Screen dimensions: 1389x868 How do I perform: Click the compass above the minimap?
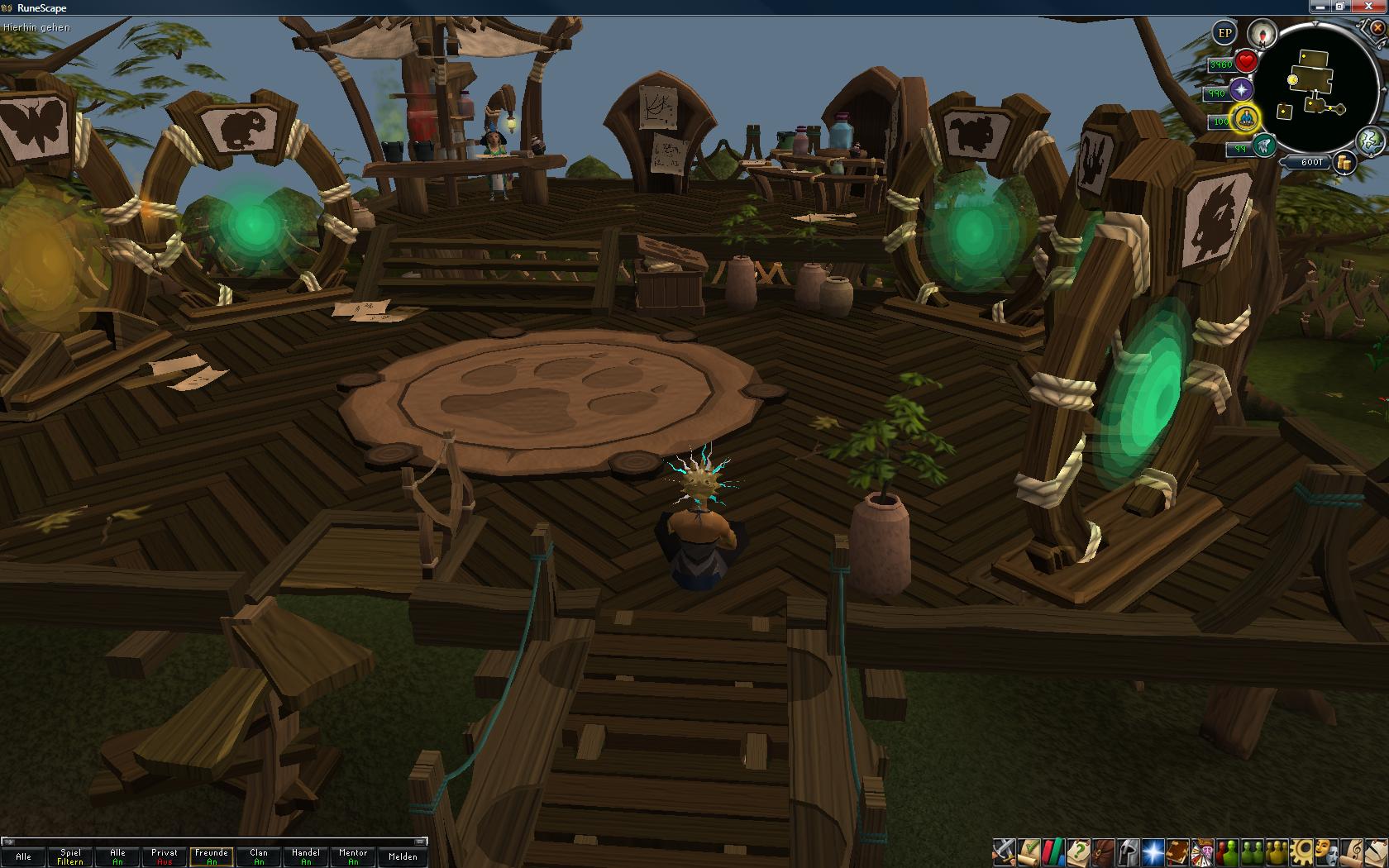(1263, 34)
